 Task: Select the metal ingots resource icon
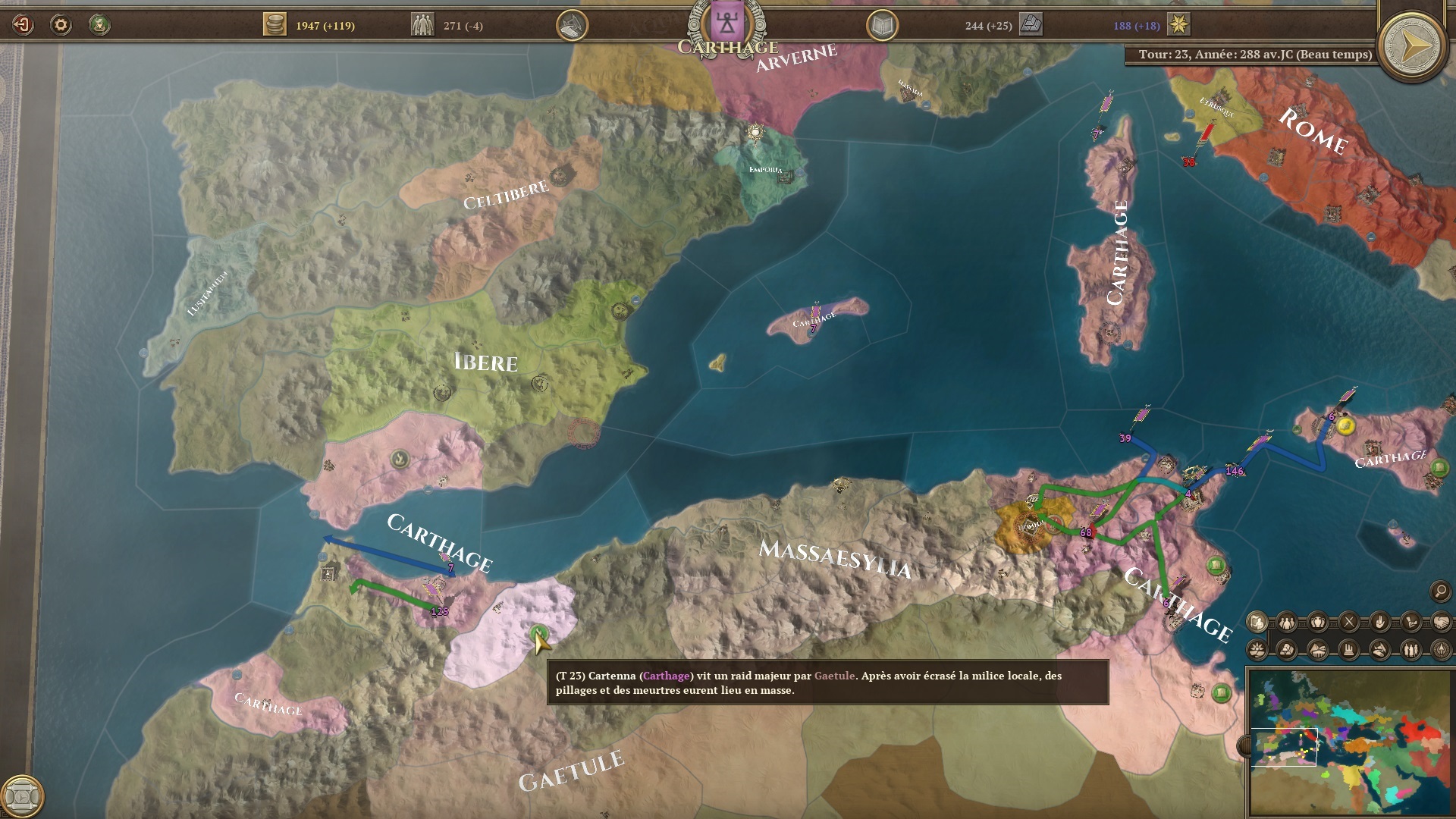(x=1031, y=25)
